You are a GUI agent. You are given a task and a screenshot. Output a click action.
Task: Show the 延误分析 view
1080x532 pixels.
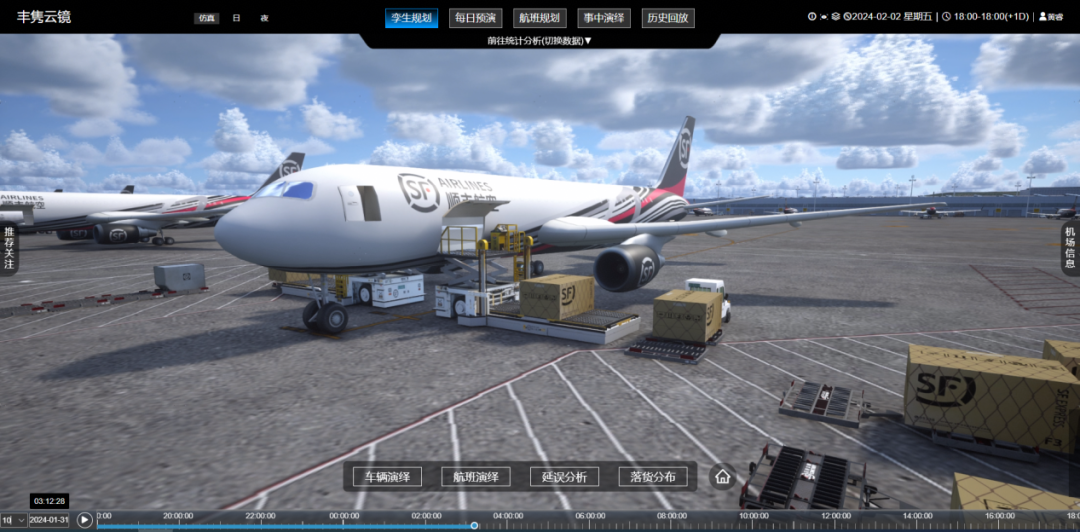[564, 477]
